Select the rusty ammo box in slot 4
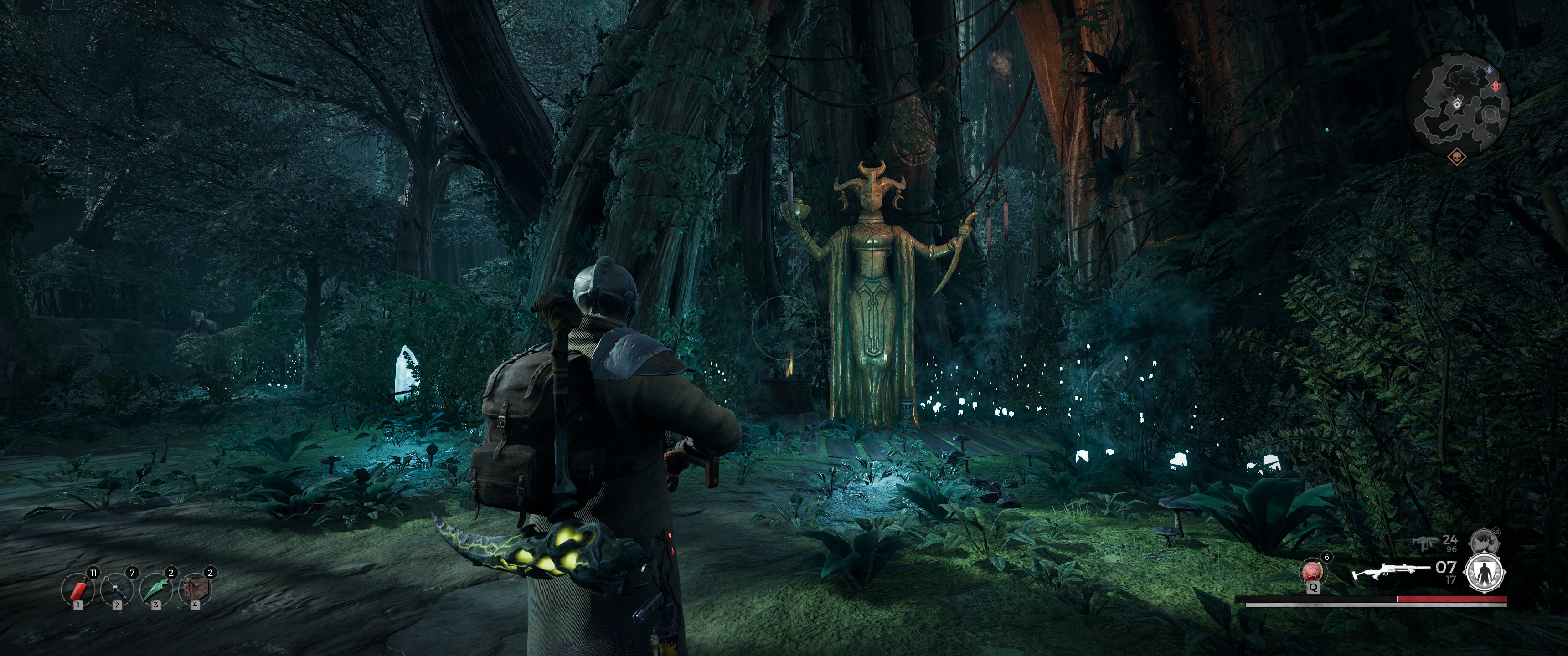 pyautogui.click(x=195, y=591)
